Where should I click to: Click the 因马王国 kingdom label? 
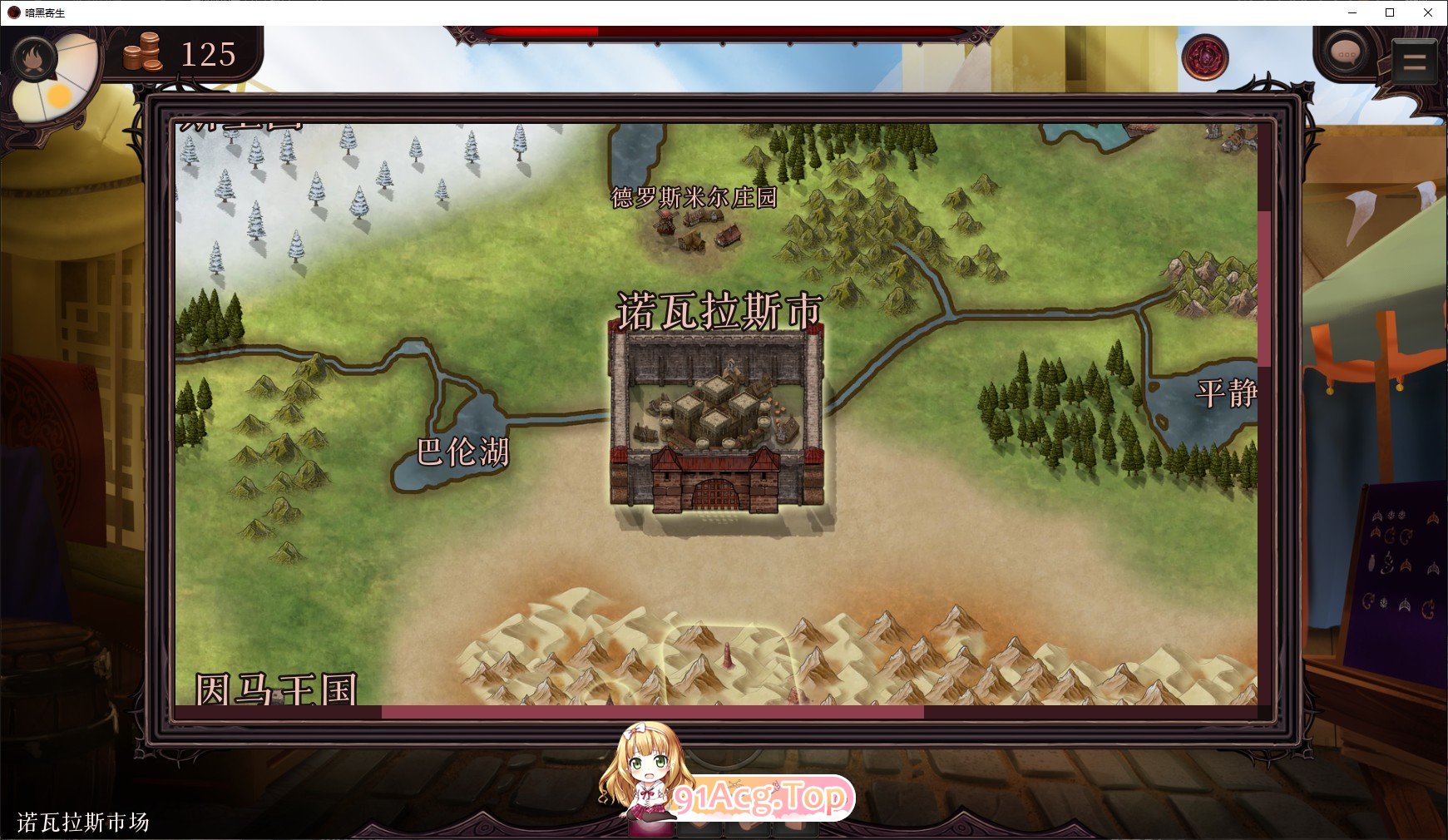click(276, 688)
